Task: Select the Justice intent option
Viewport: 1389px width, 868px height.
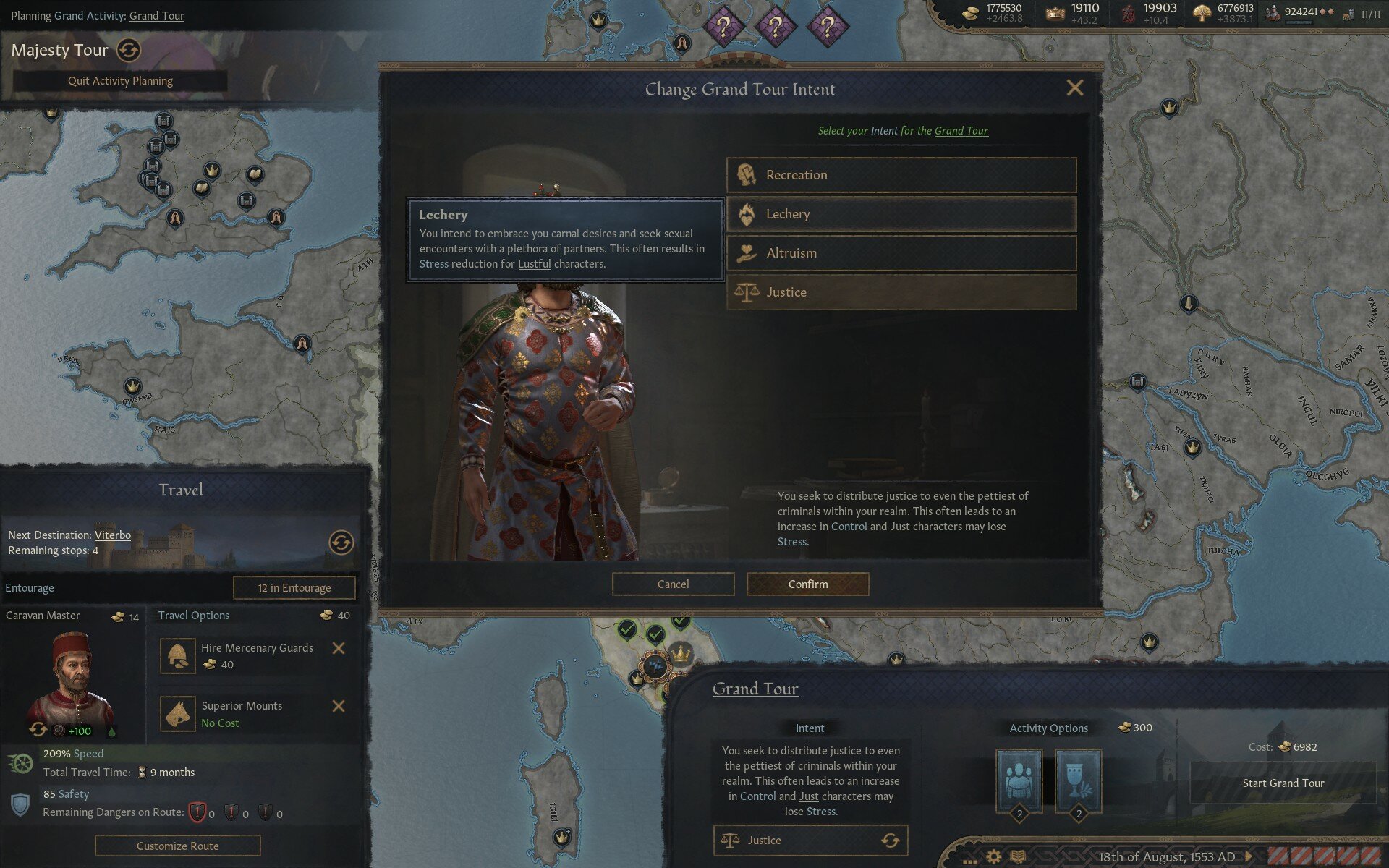Action: [899, 292]
